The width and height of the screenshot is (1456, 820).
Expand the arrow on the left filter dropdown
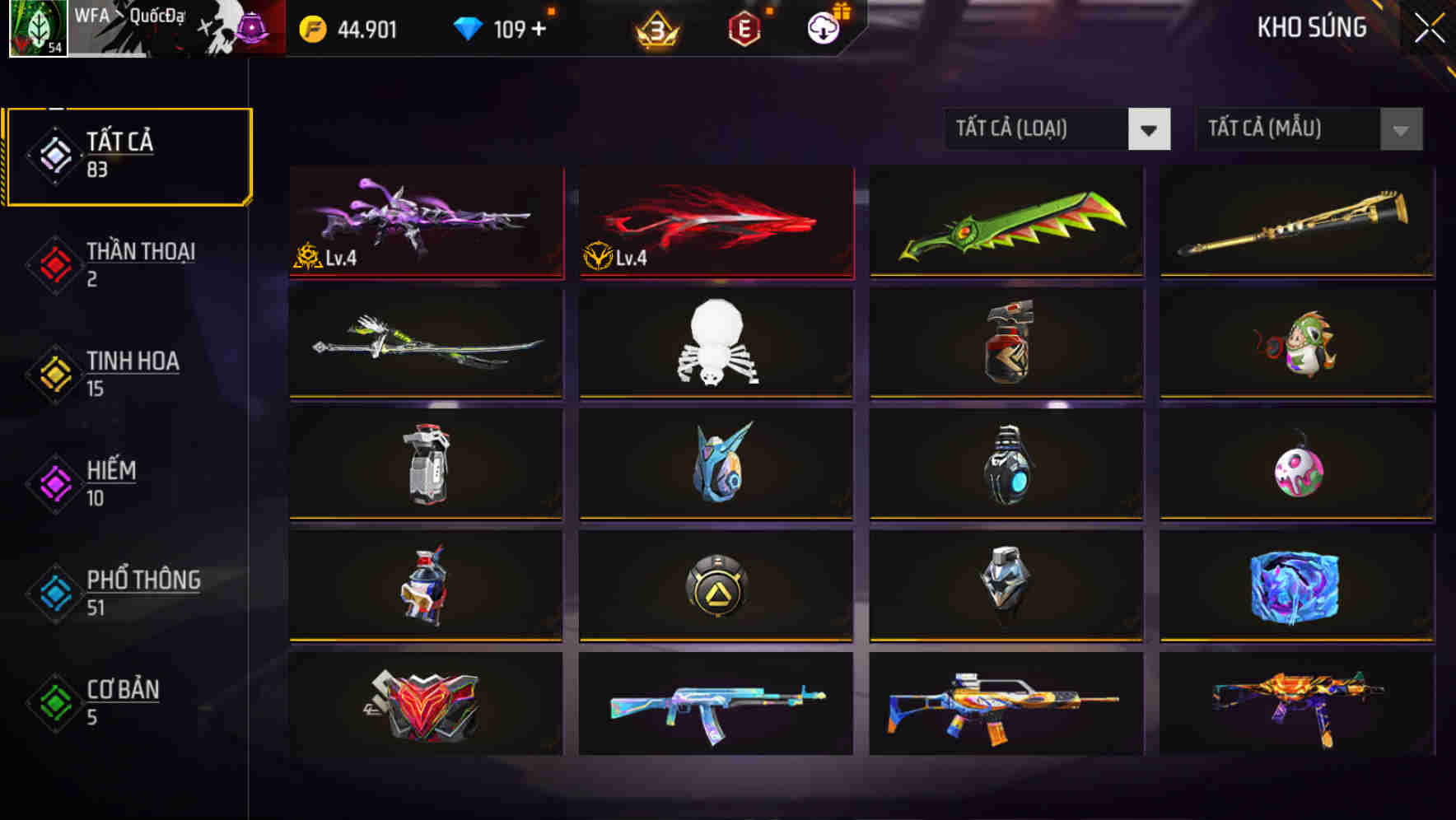pyautogui.click(x=1150, y=129)
